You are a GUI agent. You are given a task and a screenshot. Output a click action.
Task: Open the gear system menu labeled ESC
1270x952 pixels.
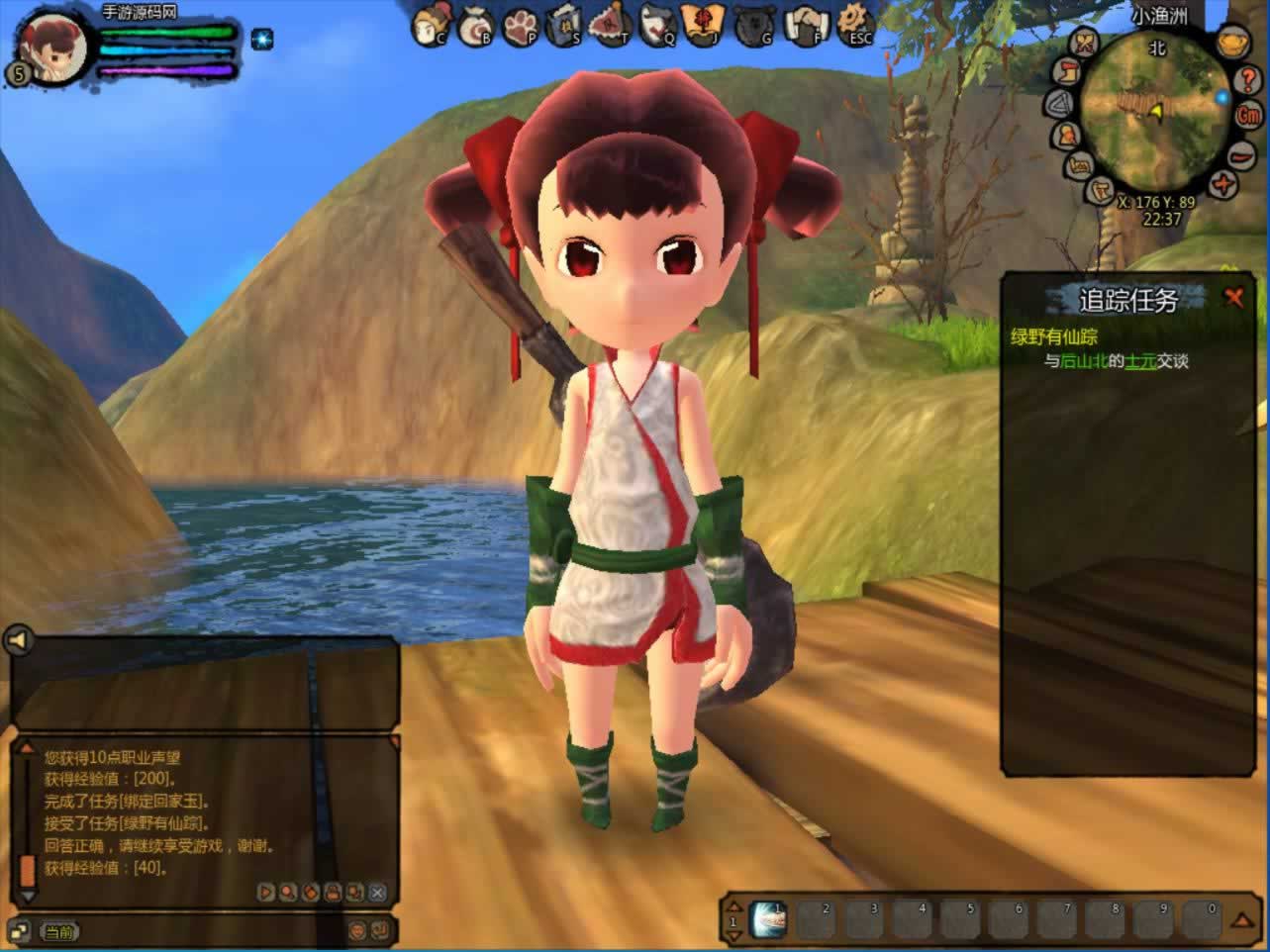tap(855, 24)
